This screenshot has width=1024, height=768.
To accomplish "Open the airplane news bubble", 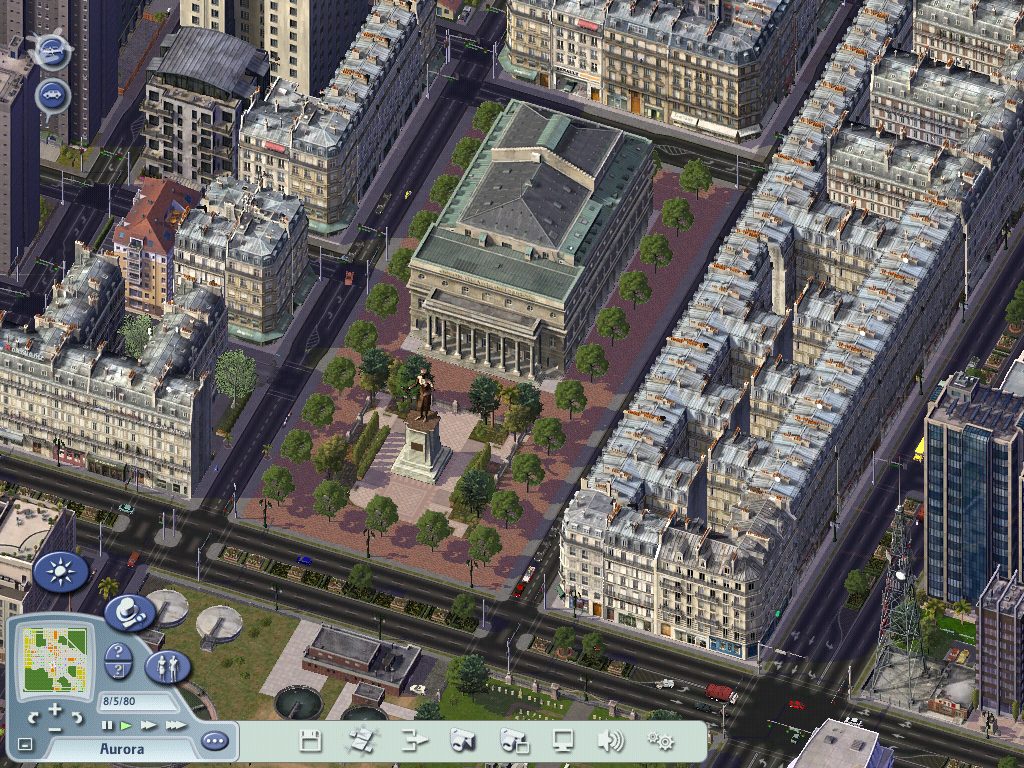I will [51, 51].
